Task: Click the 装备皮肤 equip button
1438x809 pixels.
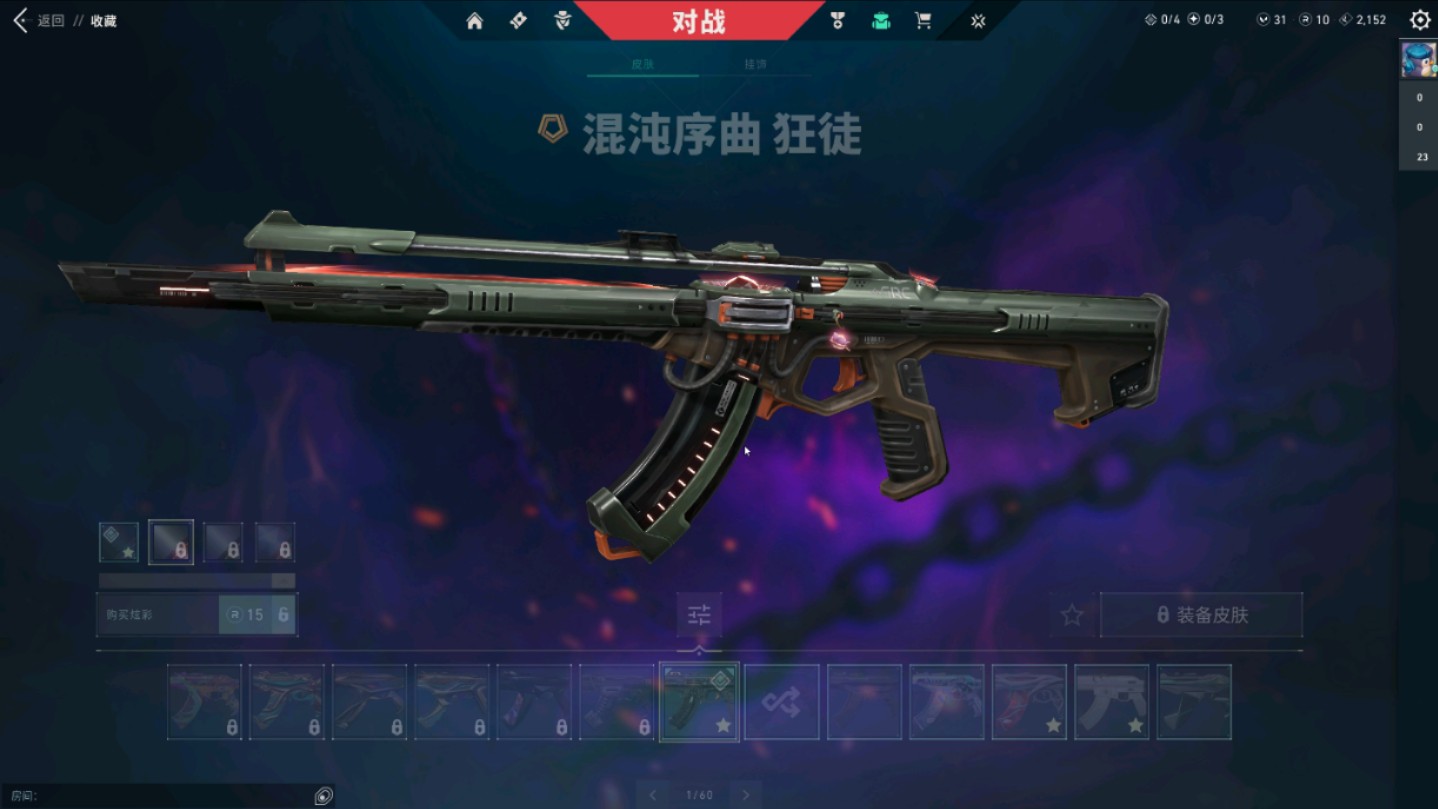Action: [x=1200, y=615]
